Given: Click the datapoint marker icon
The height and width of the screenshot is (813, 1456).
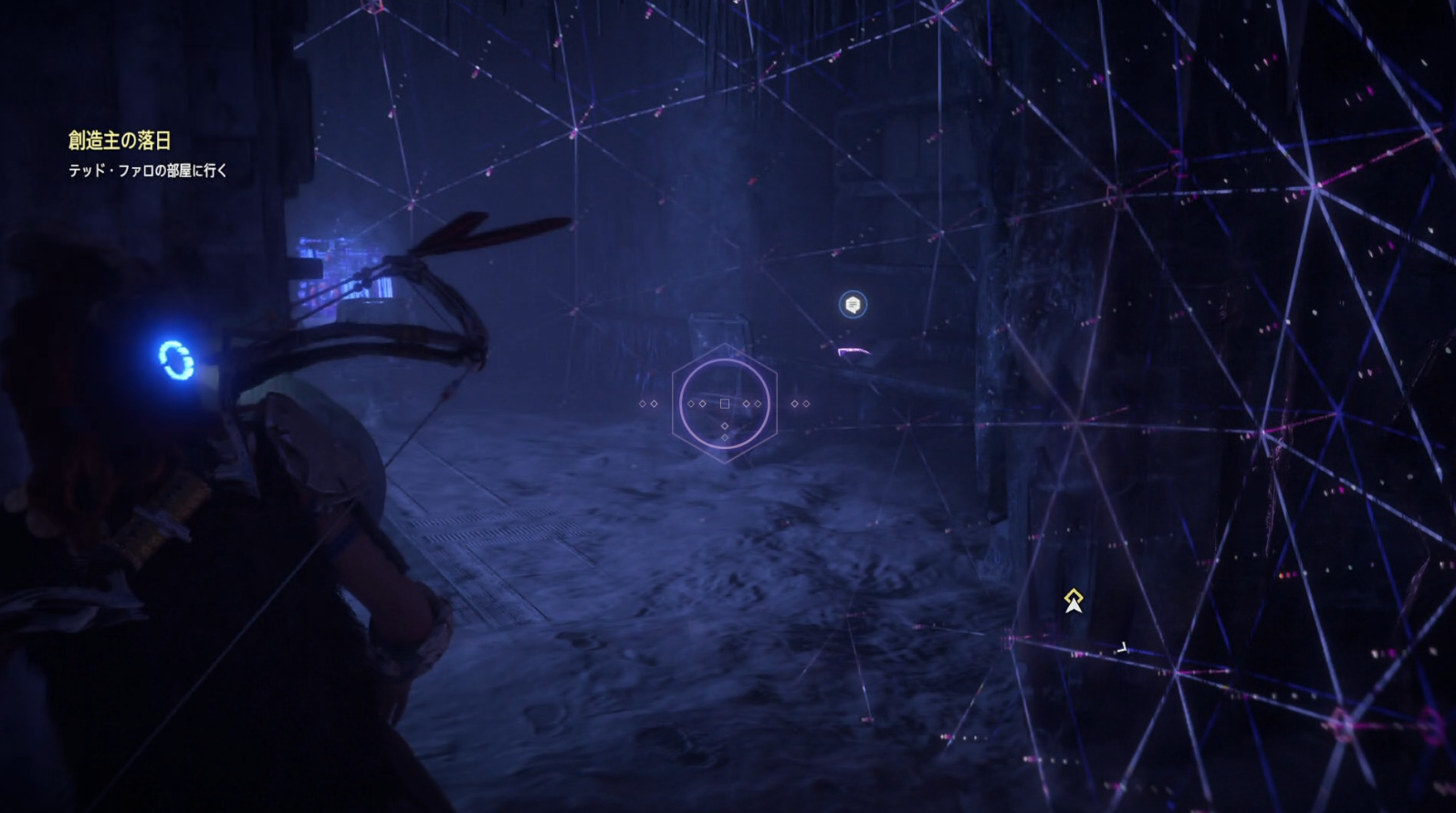Looking at the screenshot, I should tap(853, 305).
